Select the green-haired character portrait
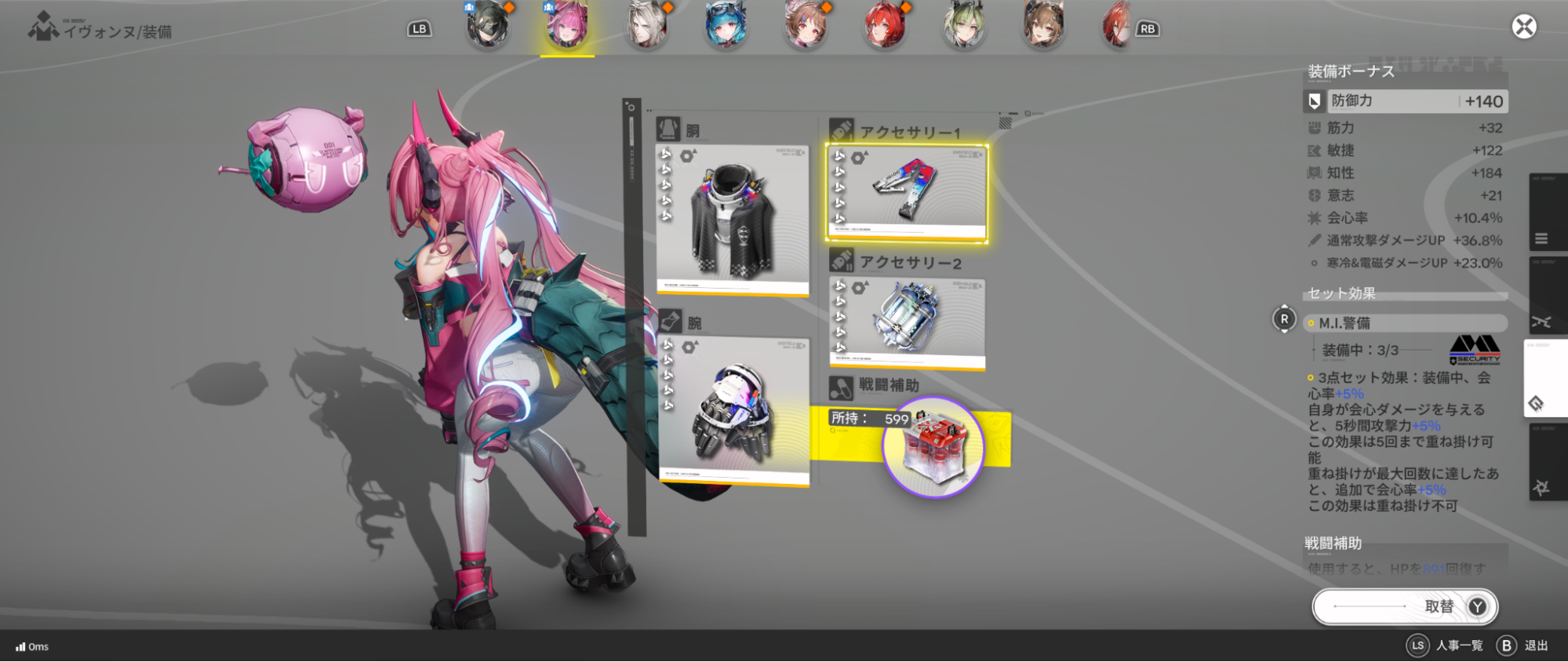Screen dimensions: 1568x662 [964, 25]
